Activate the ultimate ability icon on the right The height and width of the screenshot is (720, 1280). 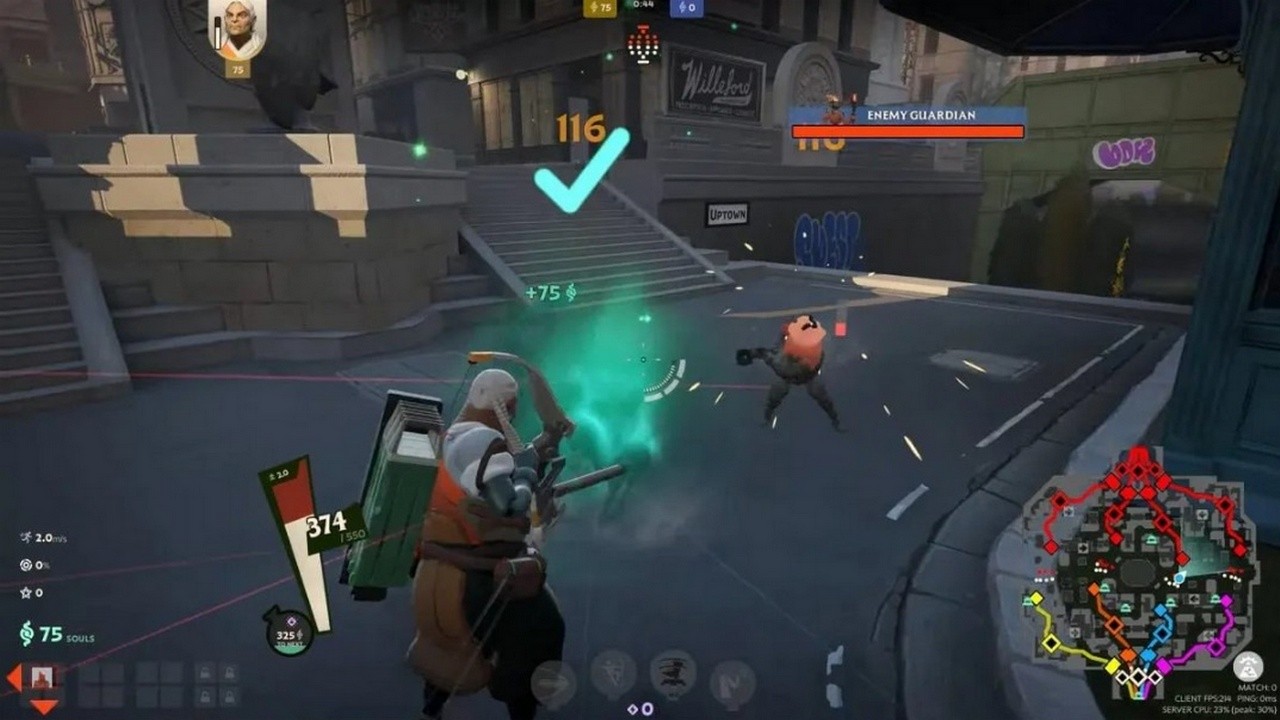point(732,678)
